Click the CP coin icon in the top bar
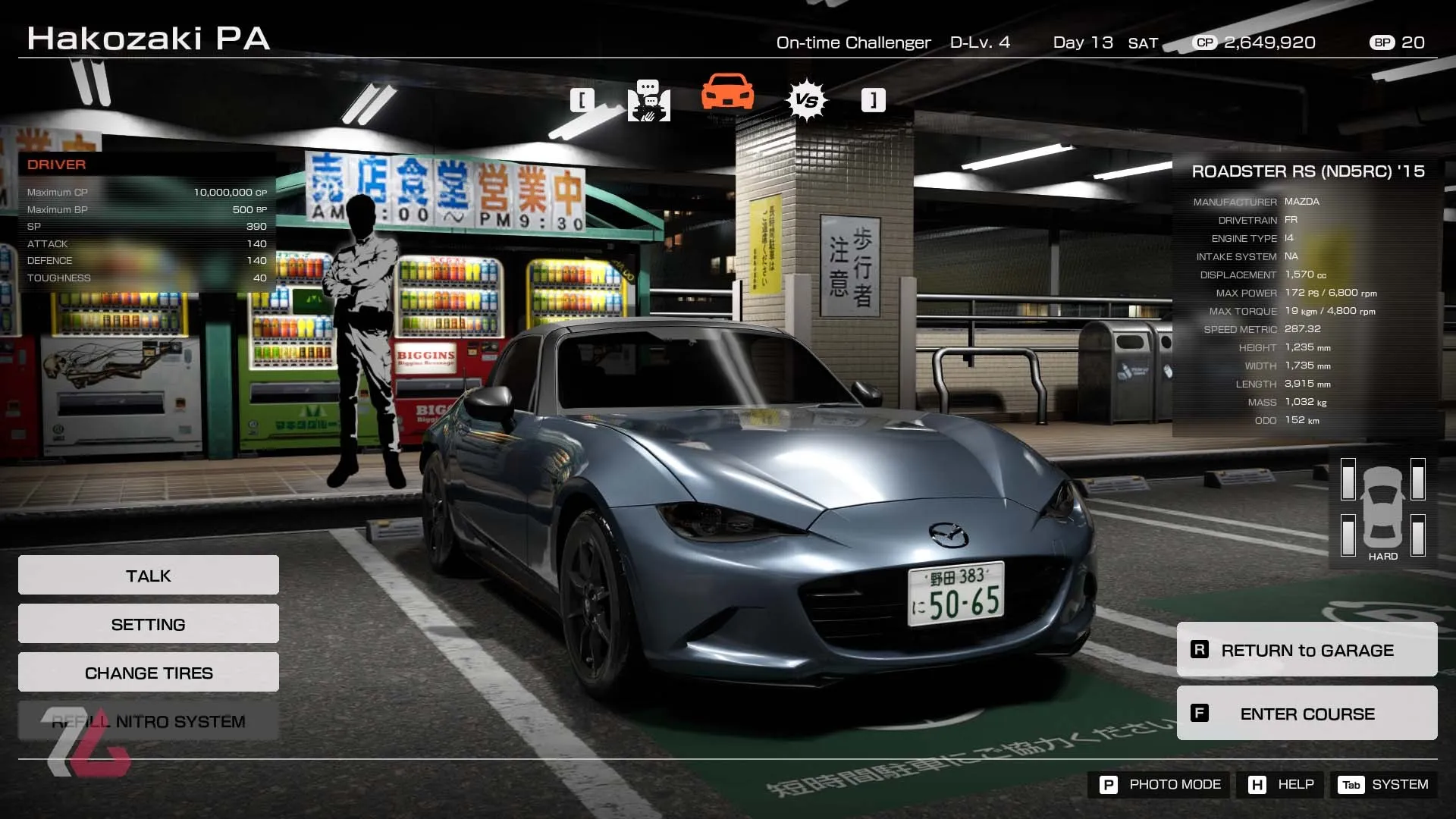 (1203, 43)
